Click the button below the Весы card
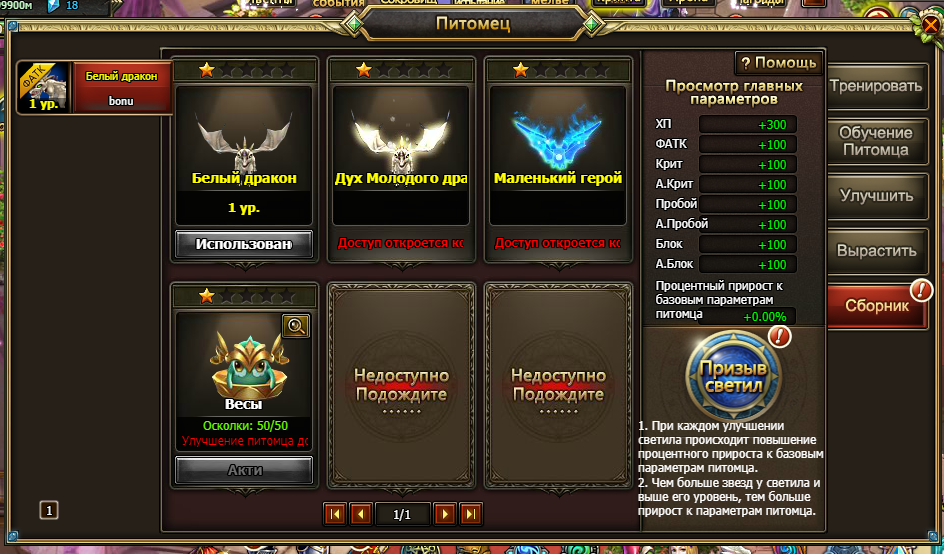944x554 pixels. pyautogui.click(x=244, y=470)
